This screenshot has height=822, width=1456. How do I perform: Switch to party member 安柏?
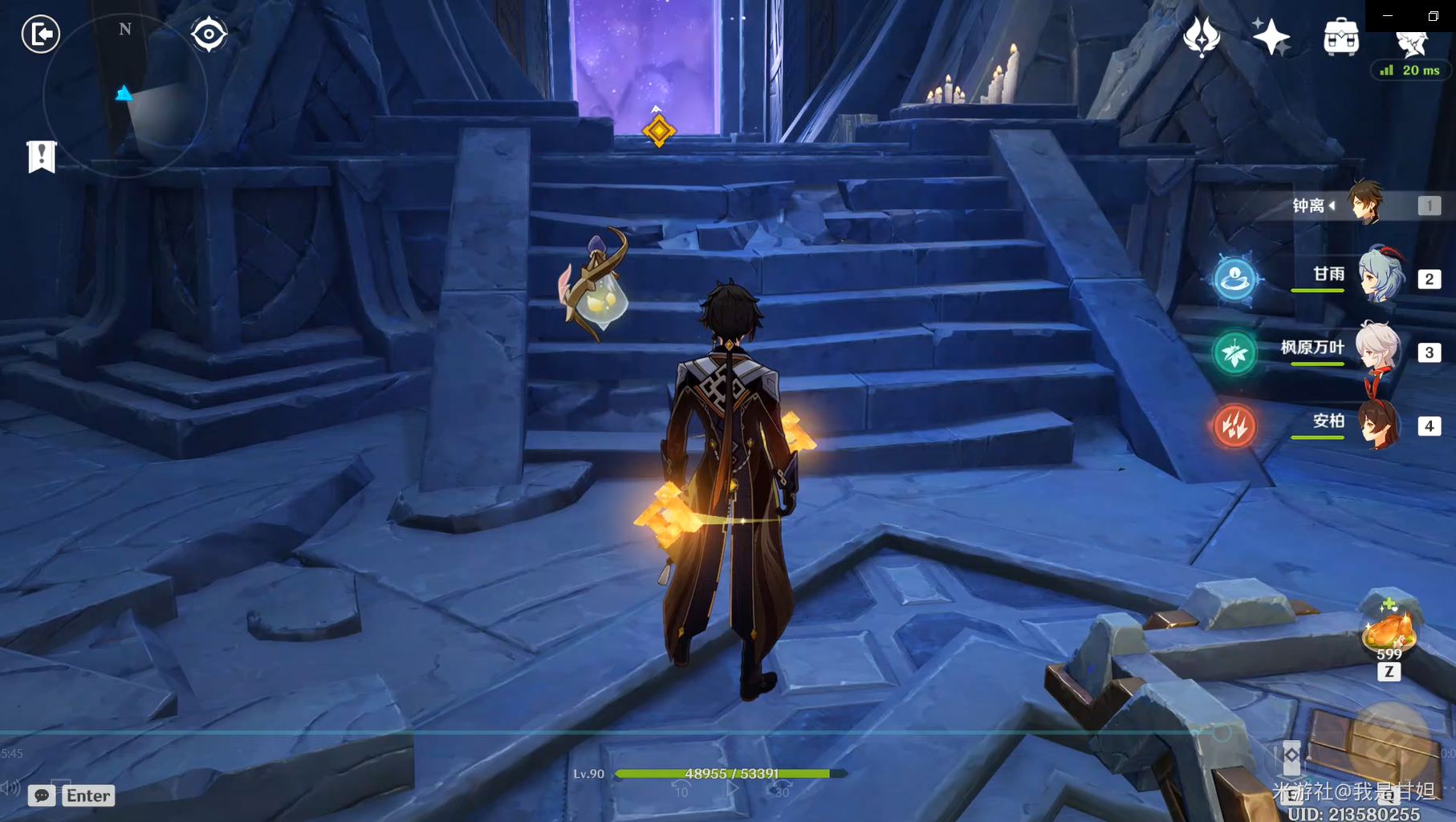pos(1378,424)
